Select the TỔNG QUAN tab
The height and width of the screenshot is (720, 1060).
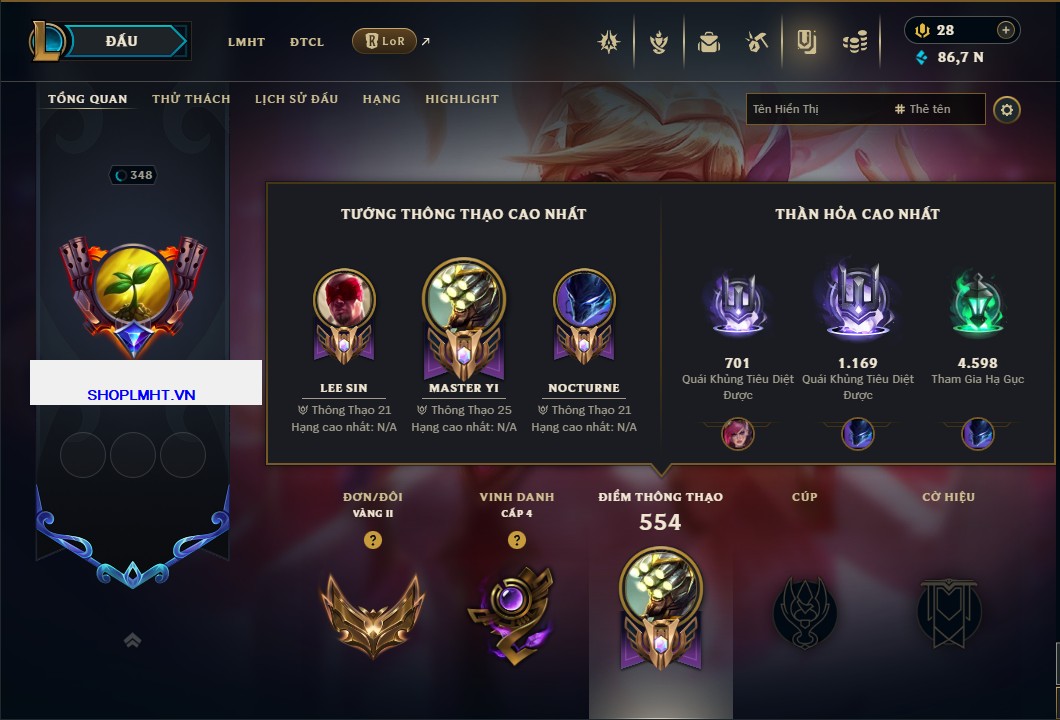pyautogui.click(x=88, y=99)
